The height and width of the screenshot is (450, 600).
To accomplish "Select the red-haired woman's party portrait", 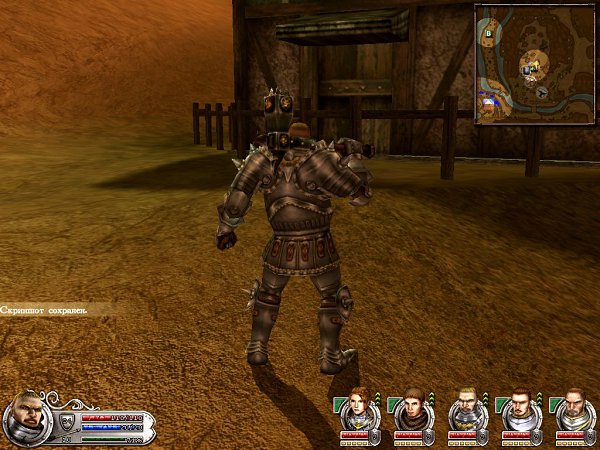I will (358, 408).
